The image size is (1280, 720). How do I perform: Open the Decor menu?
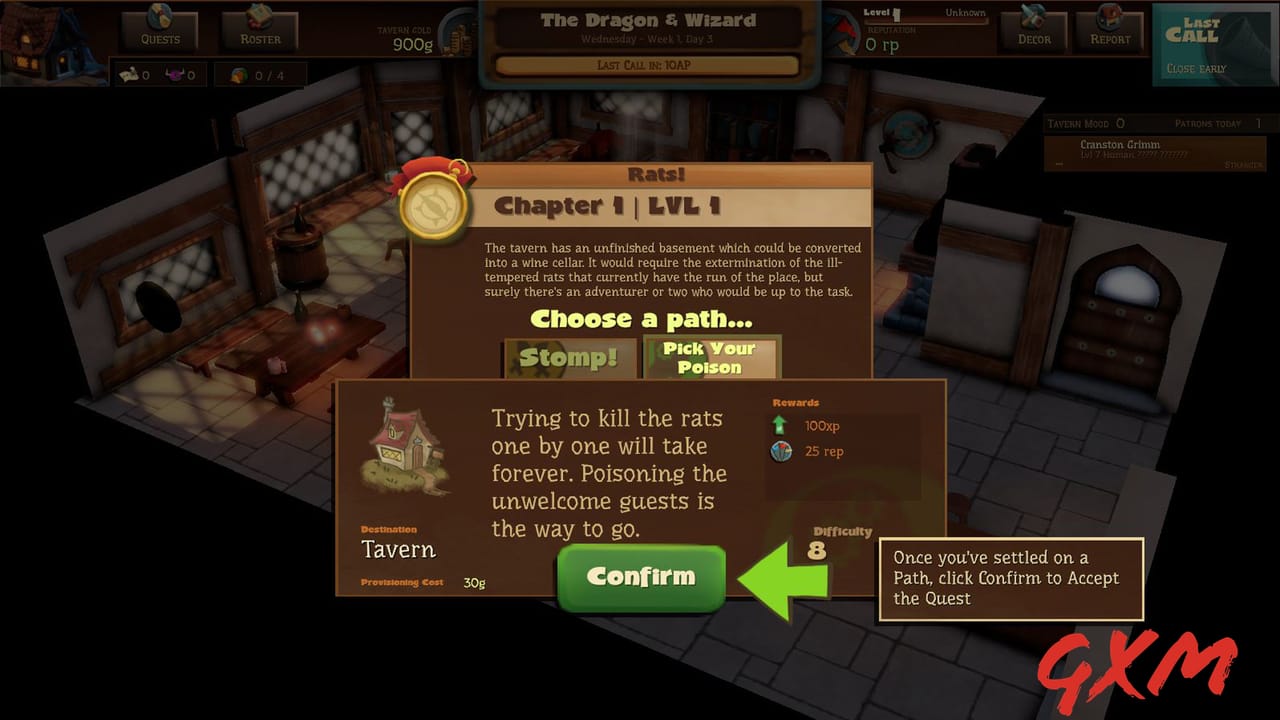click(x=1032, y=31)
